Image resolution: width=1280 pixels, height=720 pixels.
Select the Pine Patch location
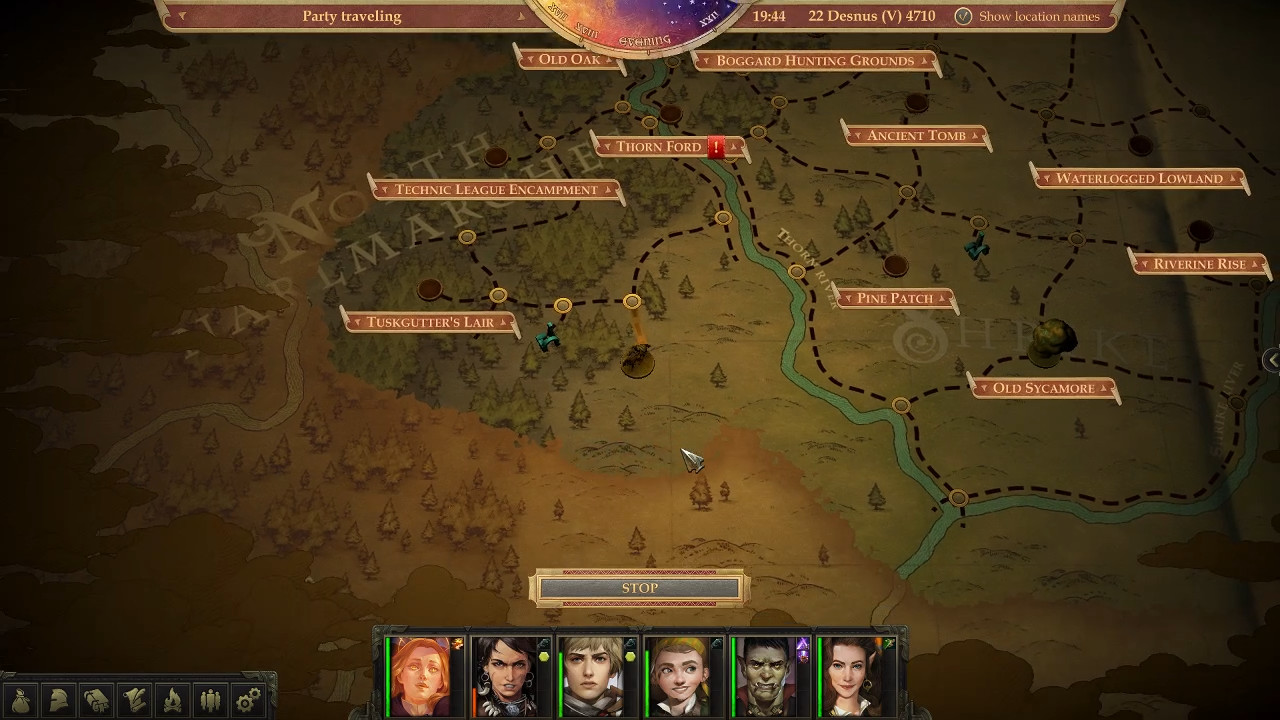pos(894,298)
